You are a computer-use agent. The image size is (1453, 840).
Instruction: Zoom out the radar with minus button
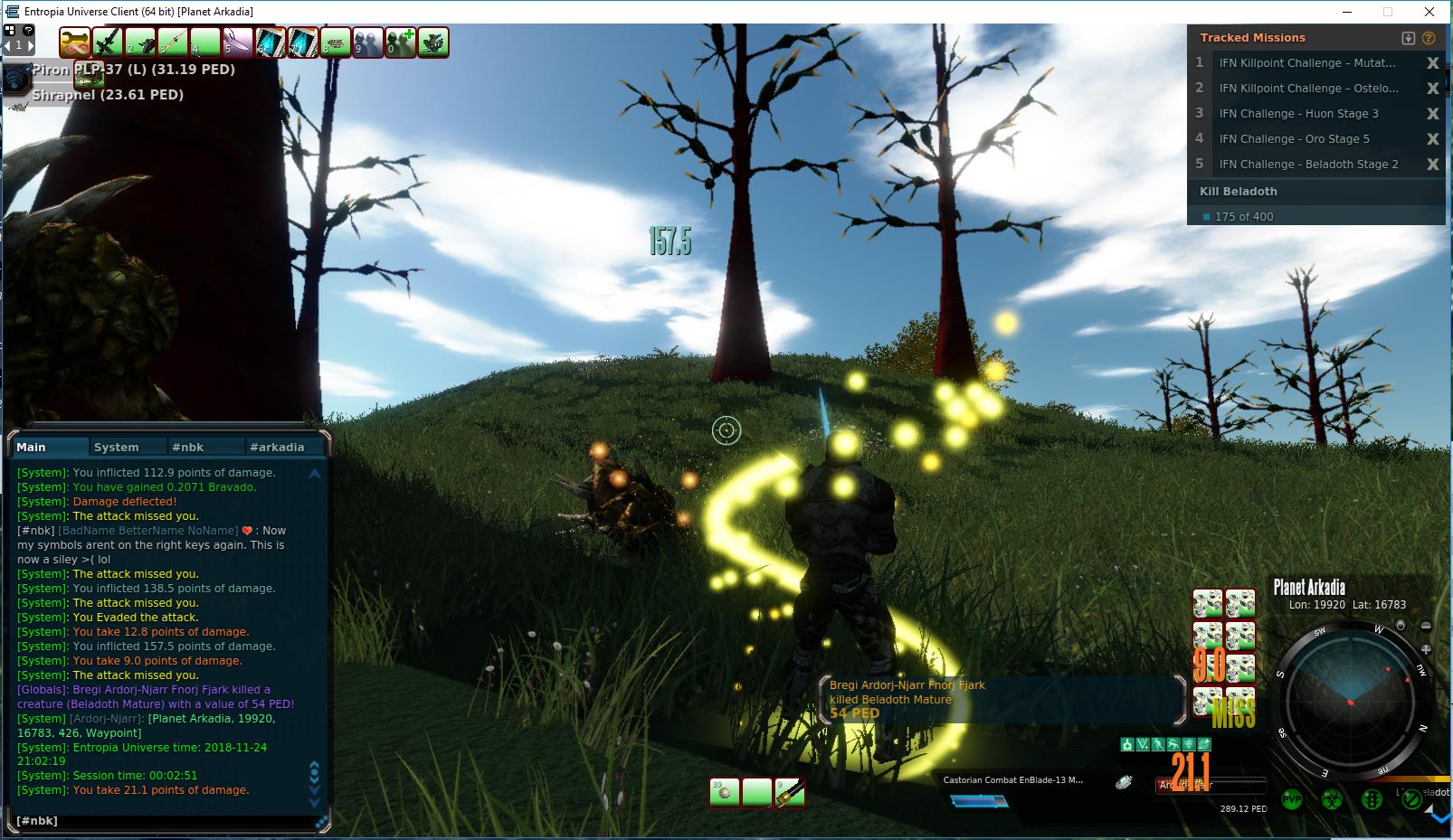pos(1426,626)
